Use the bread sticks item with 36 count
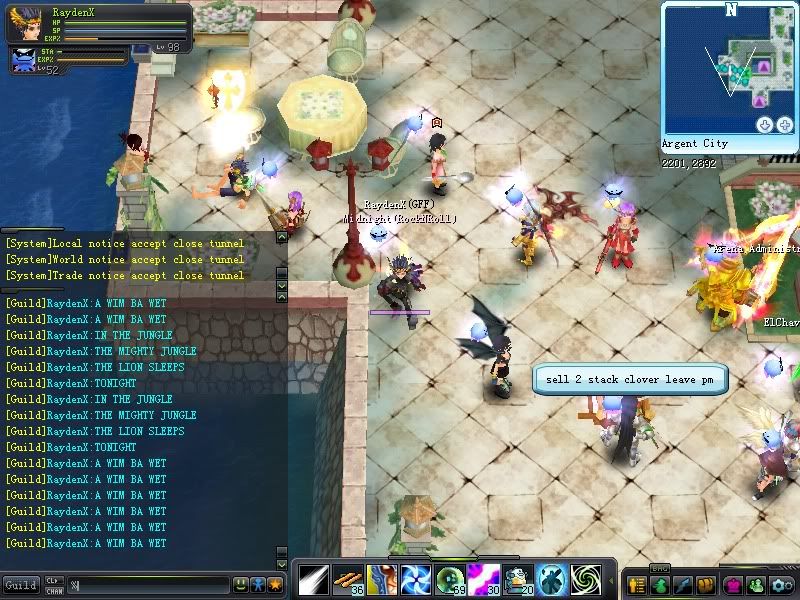 348,580
